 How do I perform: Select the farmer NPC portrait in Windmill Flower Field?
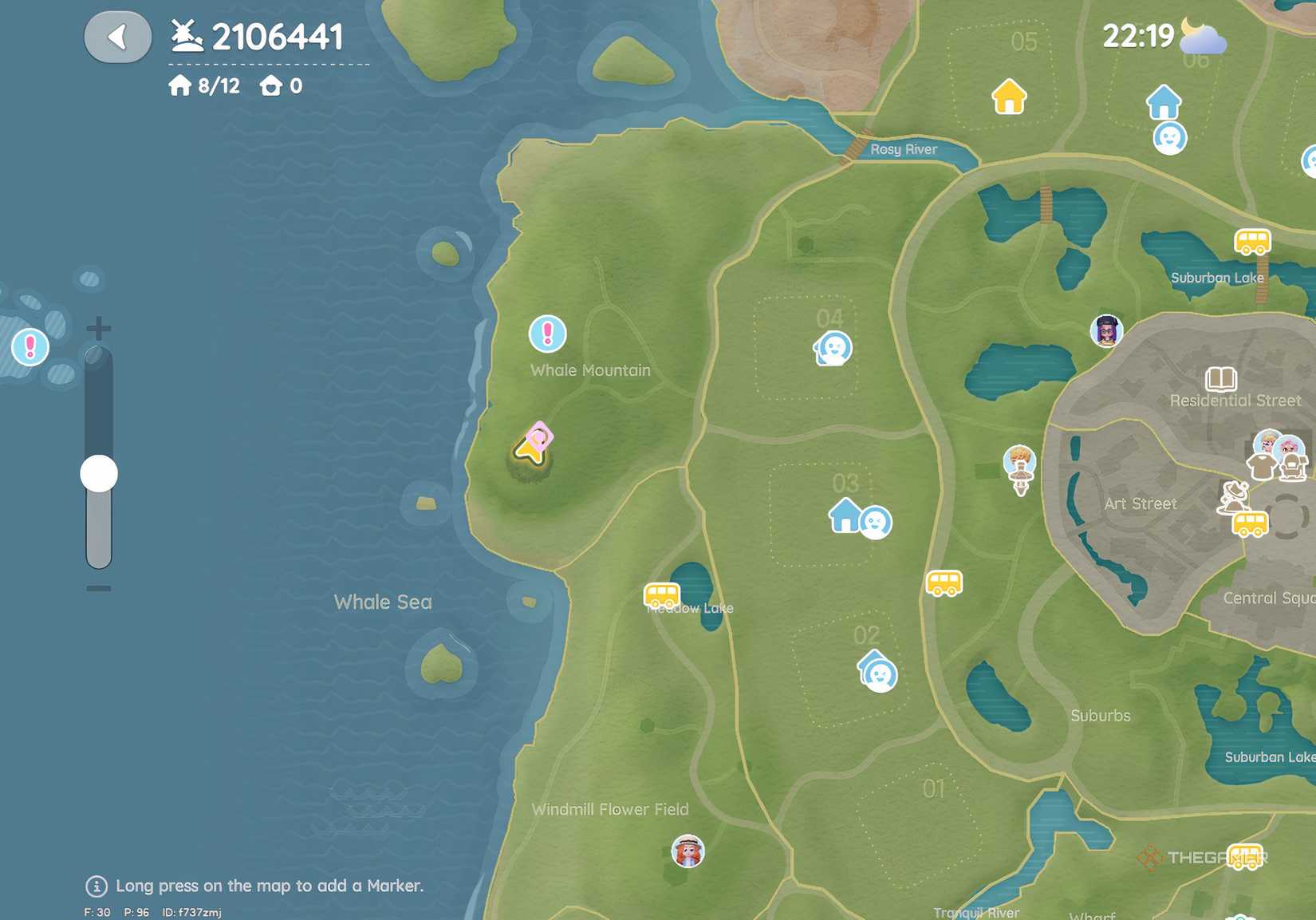click(x=688, y=851)
